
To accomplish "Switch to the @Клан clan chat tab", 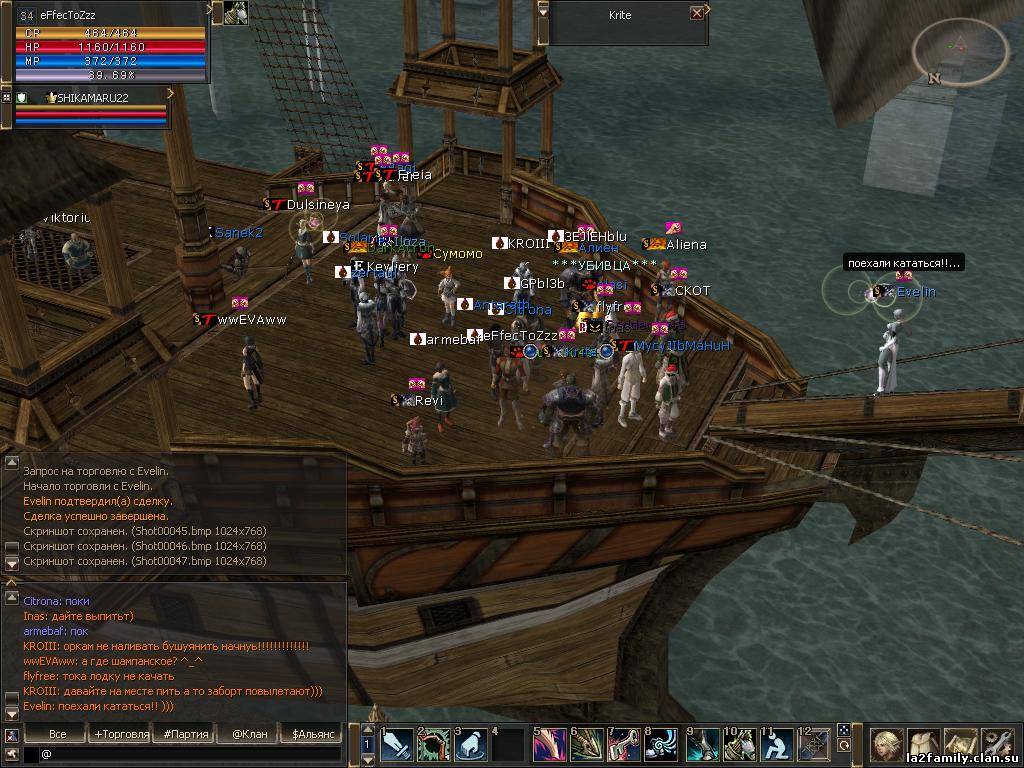I will click(x=249, y=734).
